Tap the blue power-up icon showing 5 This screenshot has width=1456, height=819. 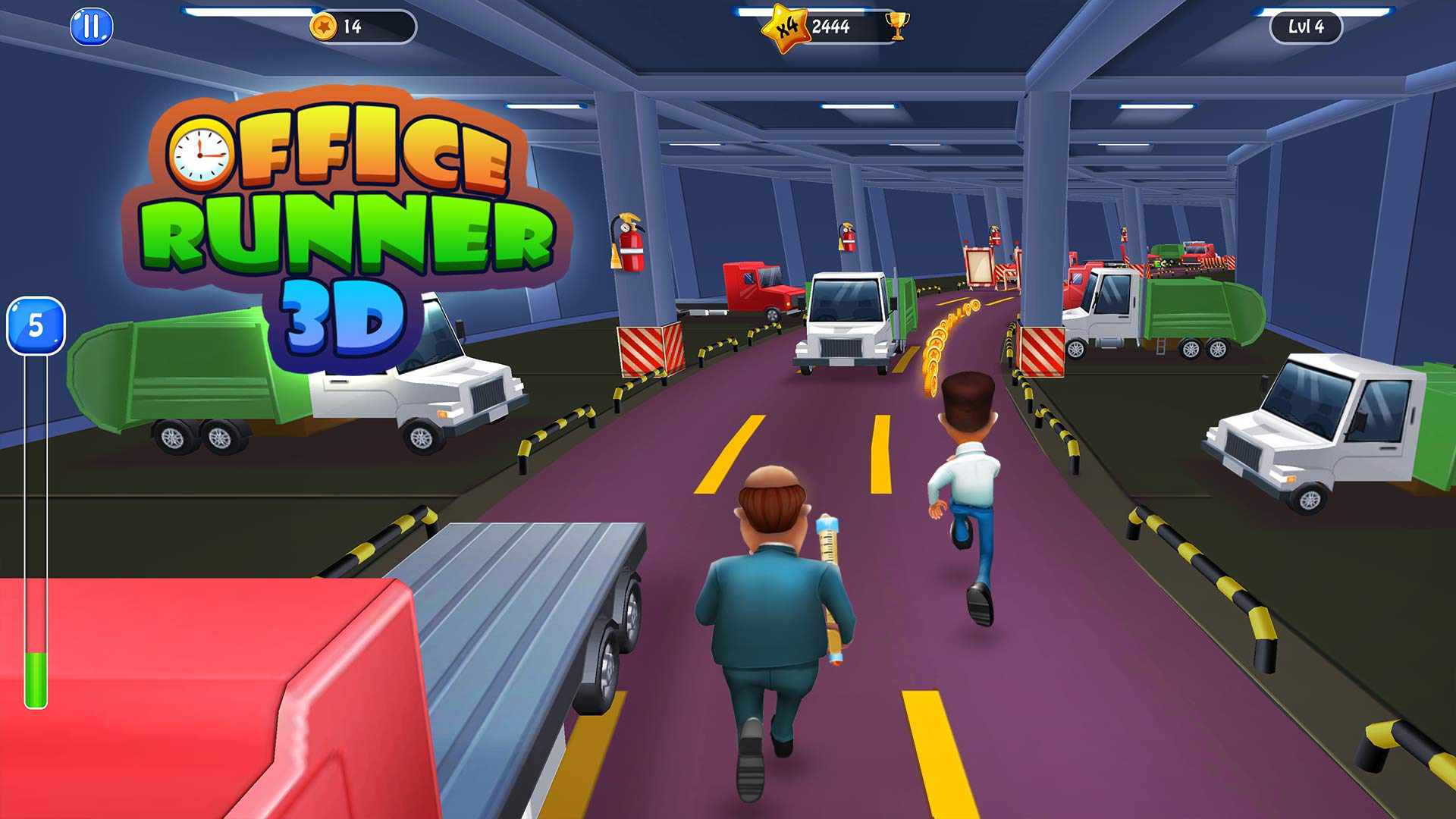point(36,326)
